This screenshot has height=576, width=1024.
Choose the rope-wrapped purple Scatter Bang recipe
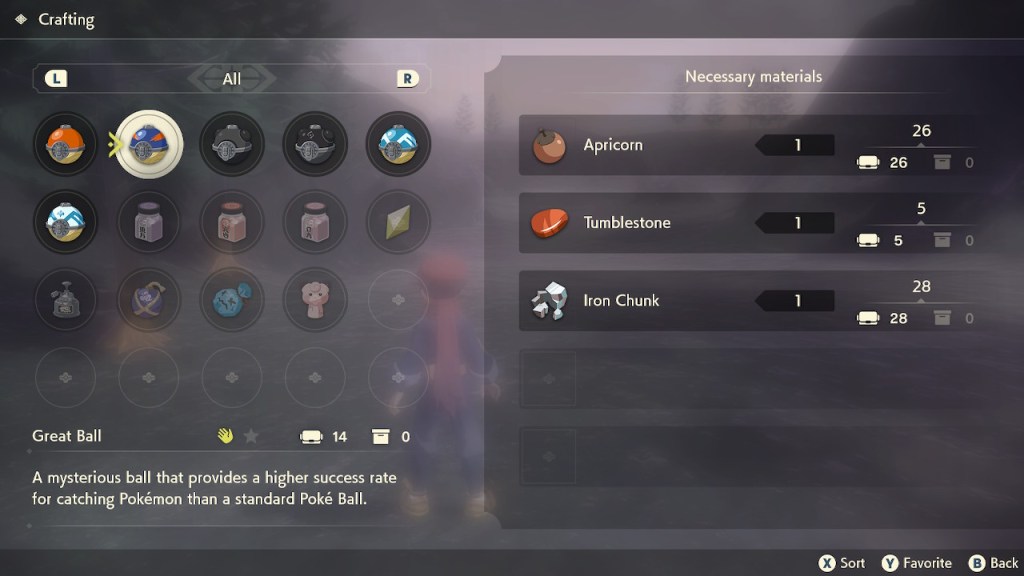149,298
